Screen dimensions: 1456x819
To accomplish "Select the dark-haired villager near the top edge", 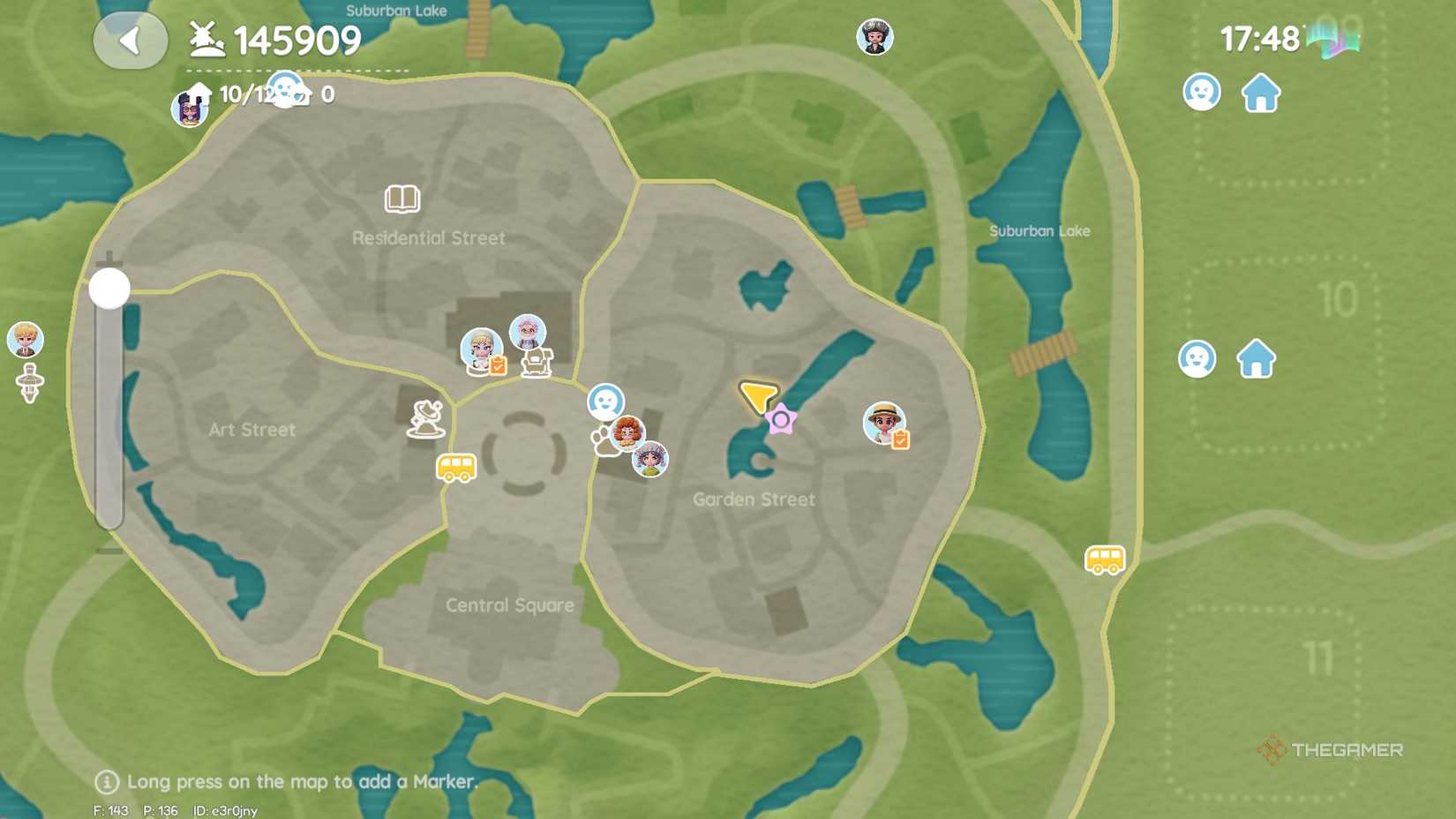I will 874,37.
